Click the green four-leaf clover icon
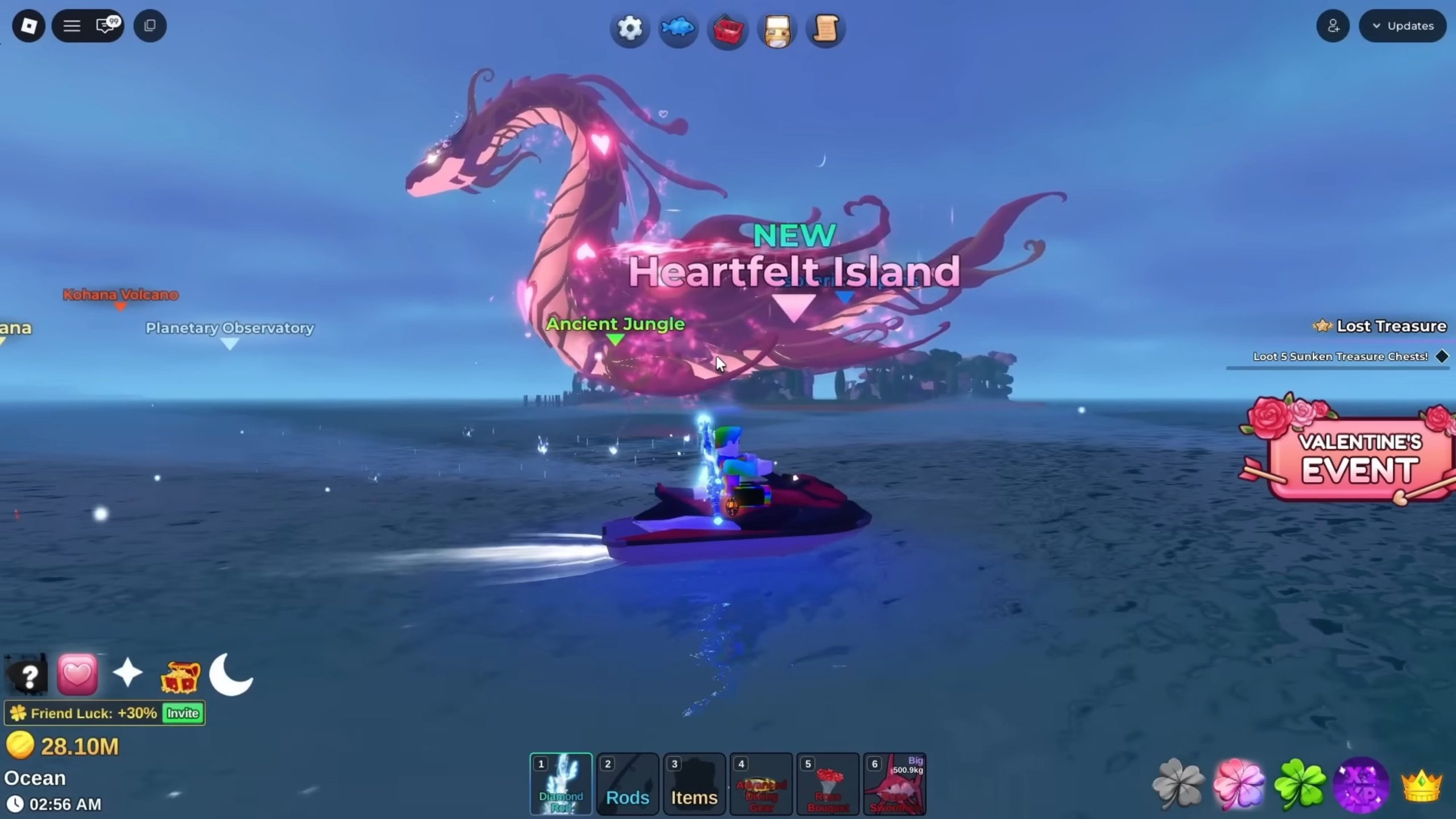Image resolution: width=1456 pixels, height=819 pixels. [x=1300, y=785]
